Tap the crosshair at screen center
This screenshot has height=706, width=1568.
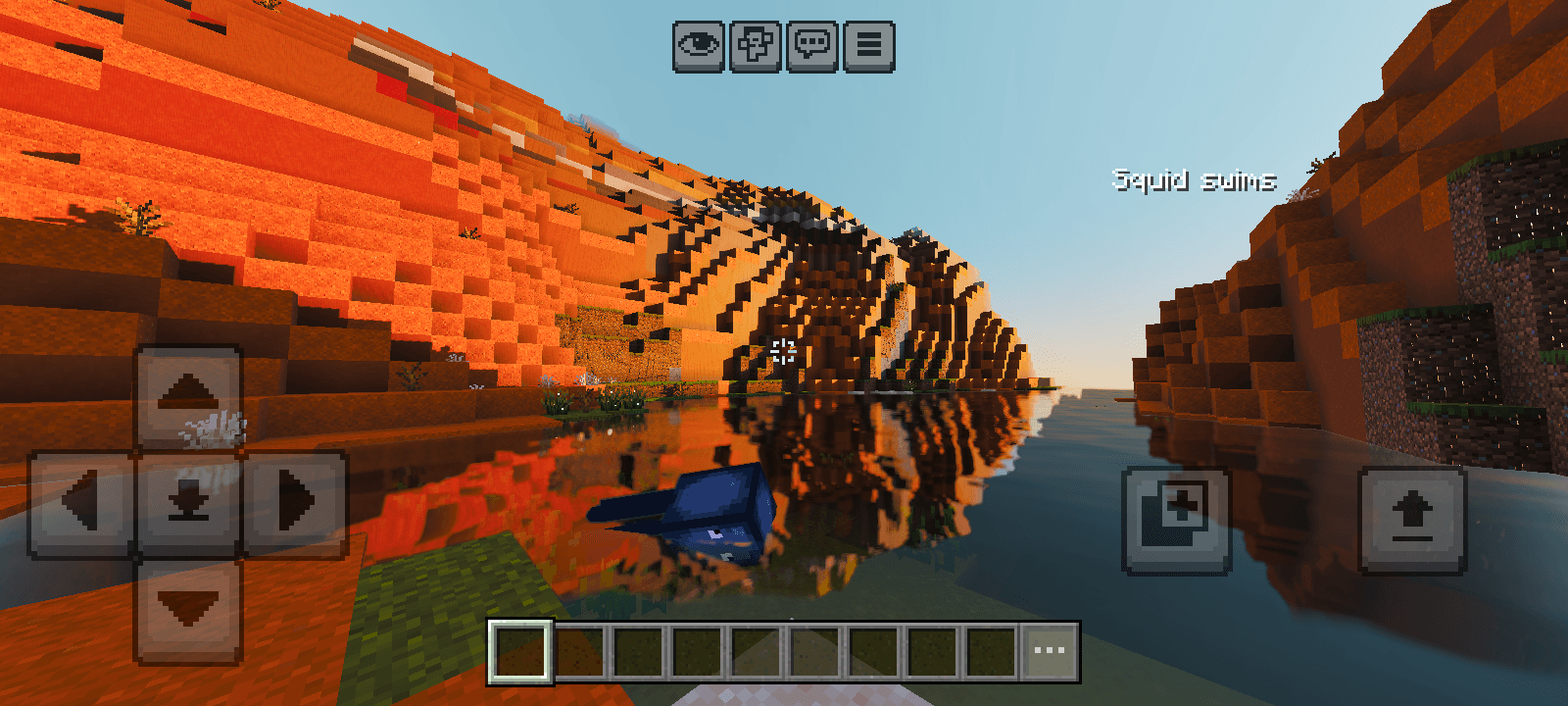784,349
